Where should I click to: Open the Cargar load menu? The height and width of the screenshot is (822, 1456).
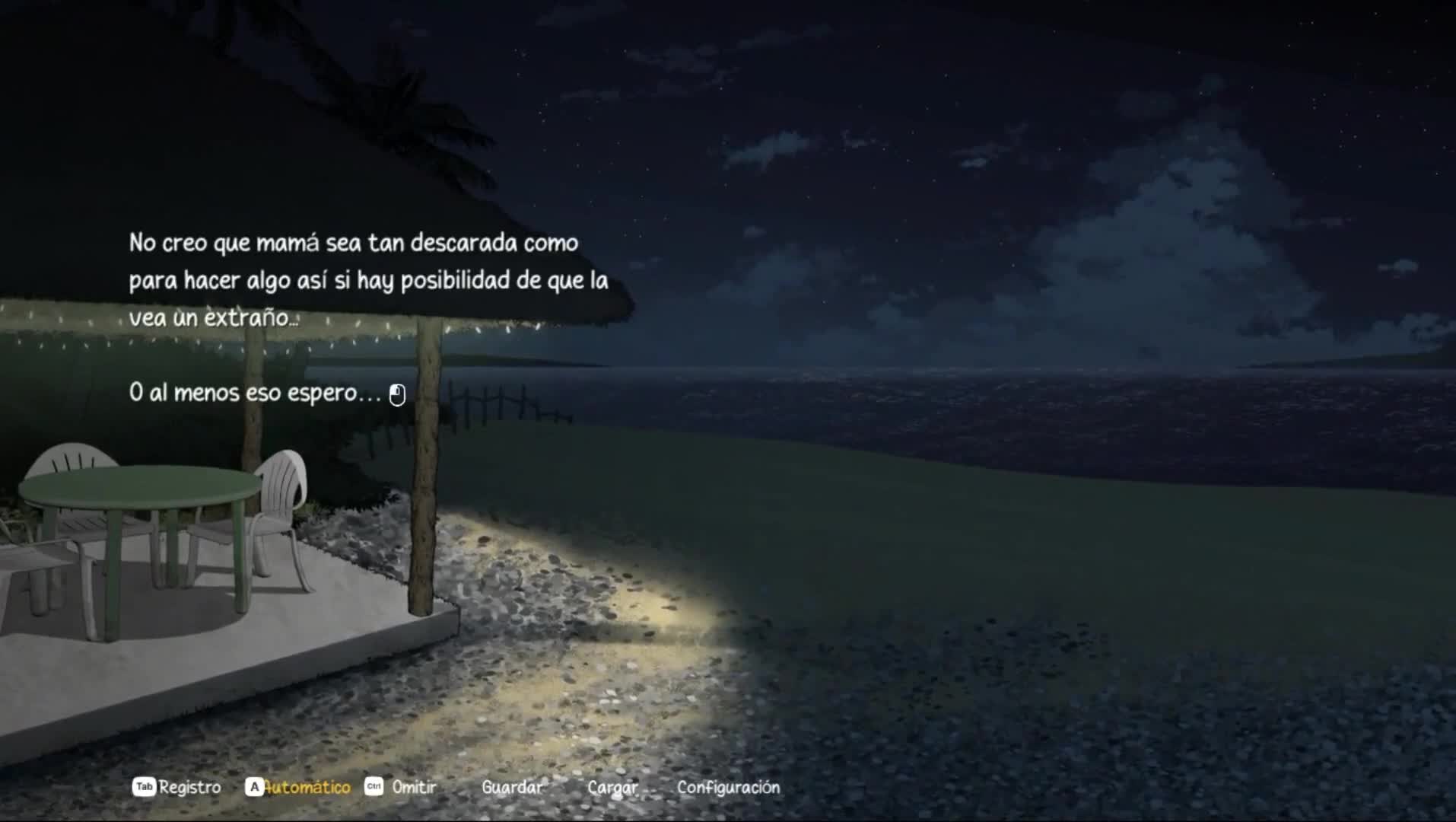(x=612, y=787)
